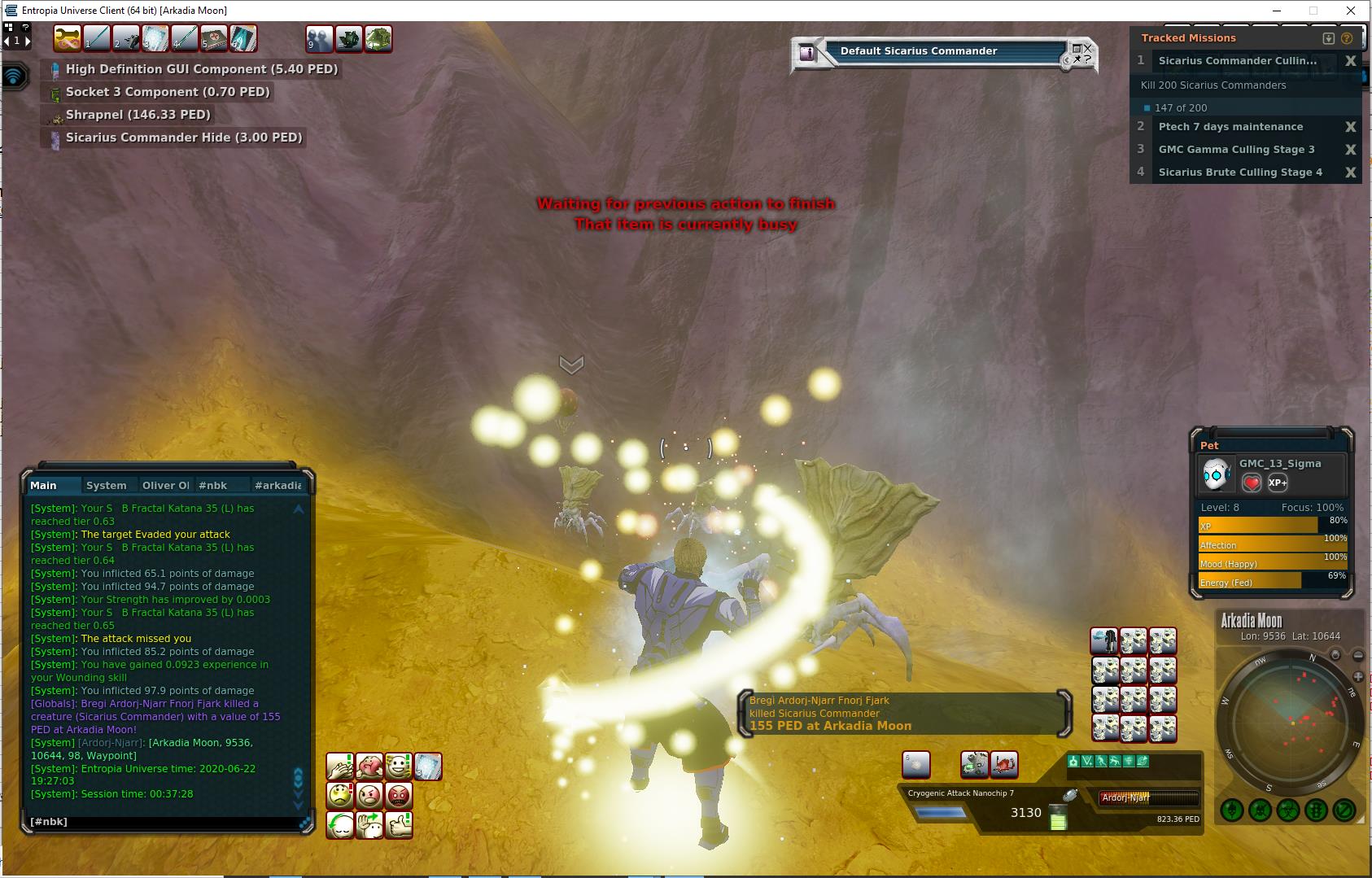The height and width of the screenshot is (878, 1372).
Task: Click the red crab creature action icon
Action: tap(1004, 764)
